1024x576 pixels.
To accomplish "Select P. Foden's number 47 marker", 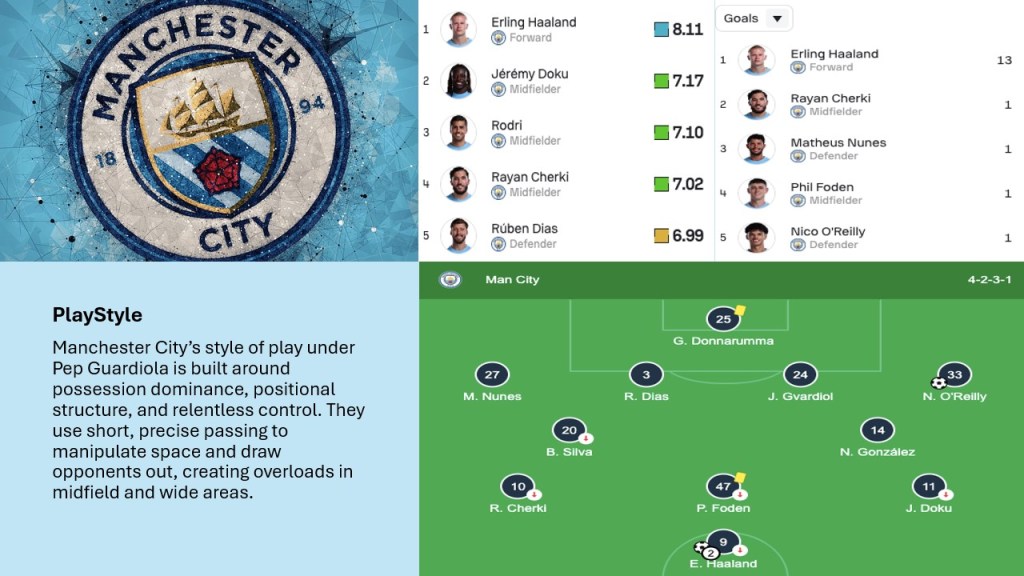I will pyautogui.click(x=723, y=487).
